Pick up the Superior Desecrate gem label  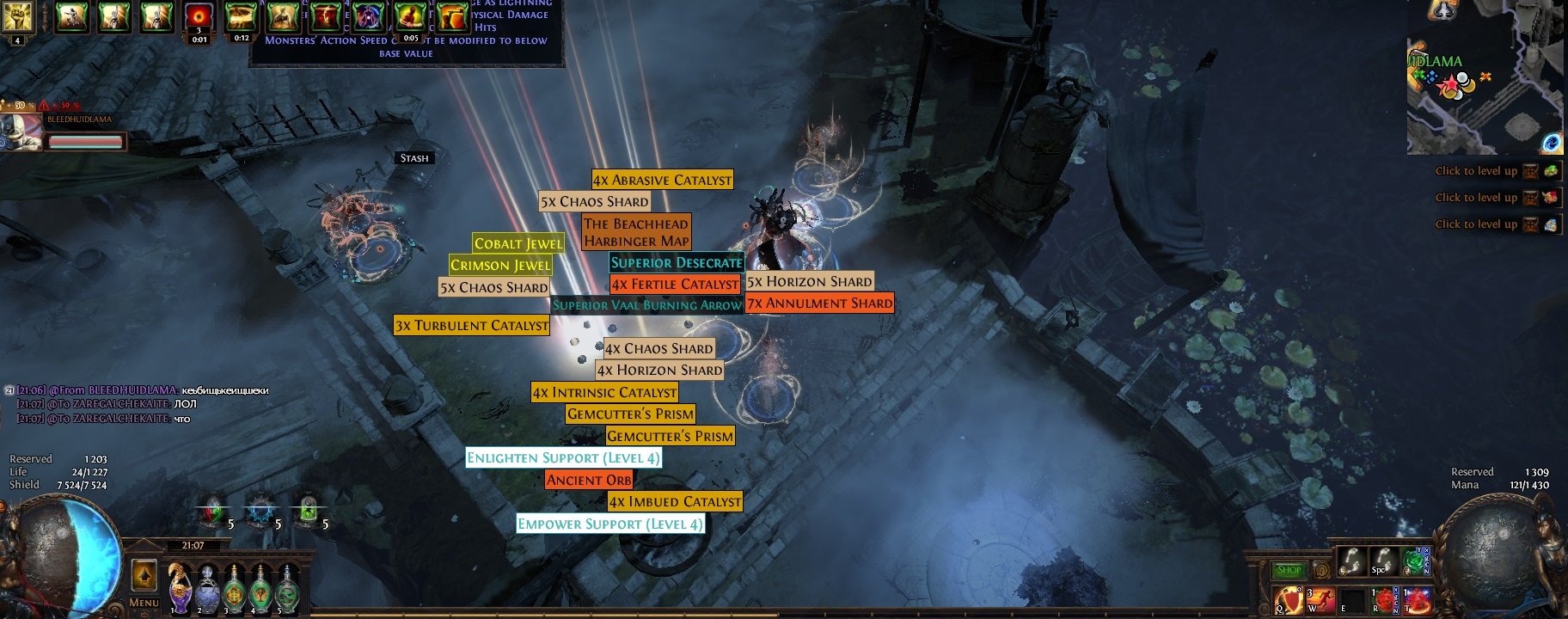click(x=676, y=262)
